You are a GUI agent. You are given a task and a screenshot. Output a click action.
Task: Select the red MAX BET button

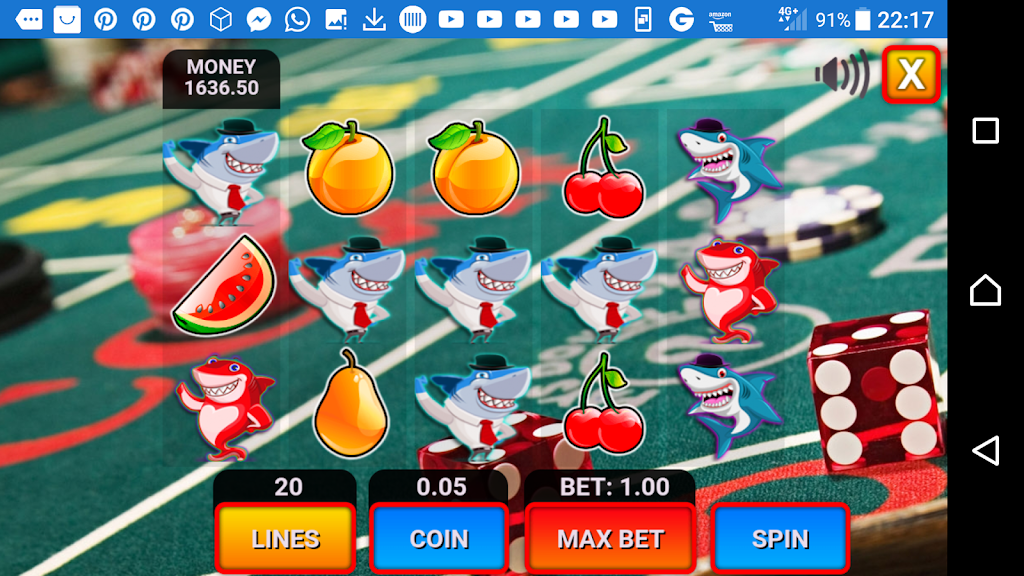(611, 539)
